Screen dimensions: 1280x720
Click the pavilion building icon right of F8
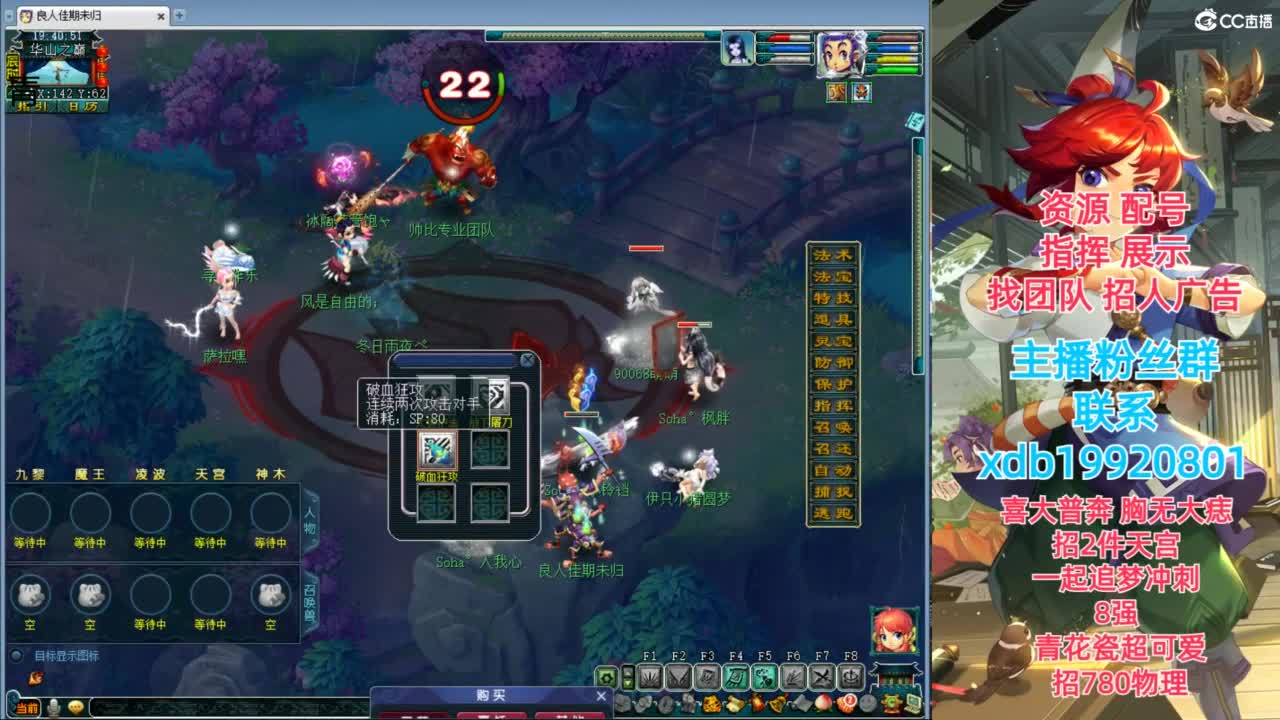point(896,676)
